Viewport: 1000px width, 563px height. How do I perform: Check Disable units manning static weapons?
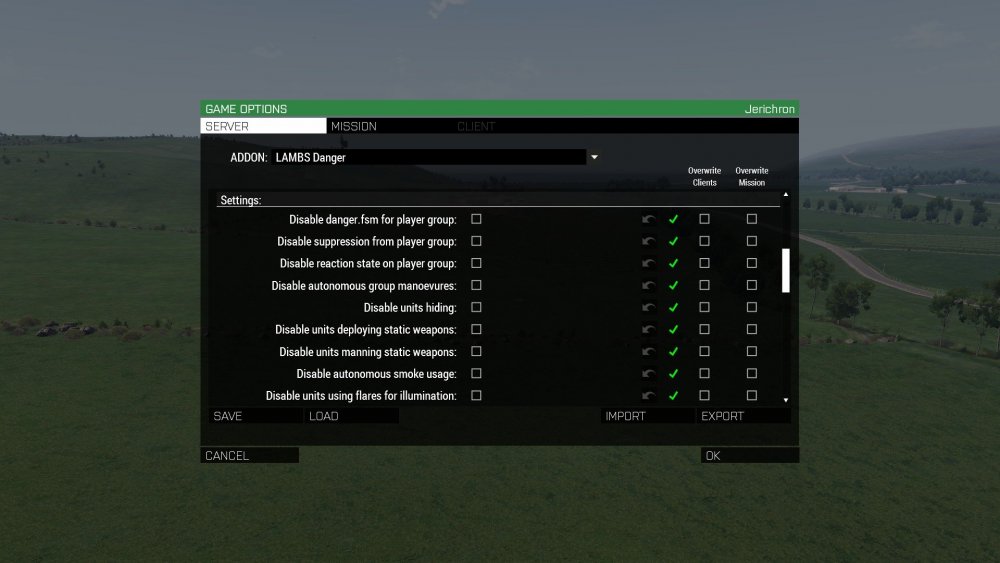point(476,351)
